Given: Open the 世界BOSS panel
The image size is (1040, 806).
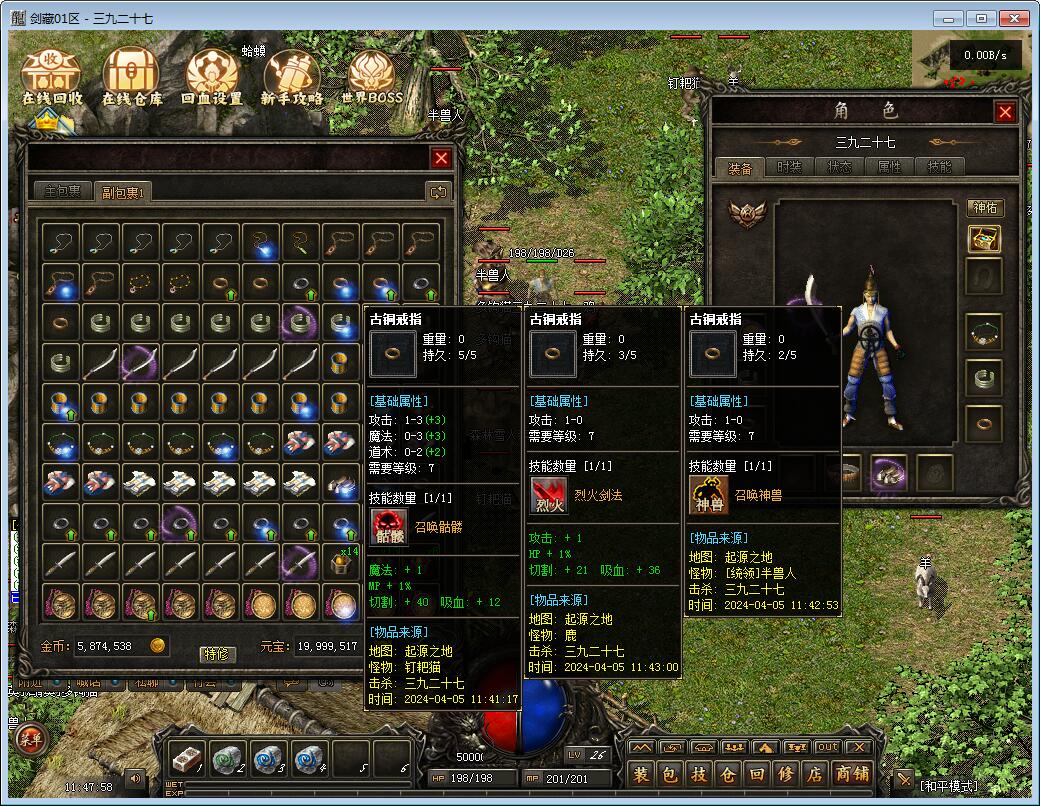Looking at the screenshot, I should click(x=371, y=78).
